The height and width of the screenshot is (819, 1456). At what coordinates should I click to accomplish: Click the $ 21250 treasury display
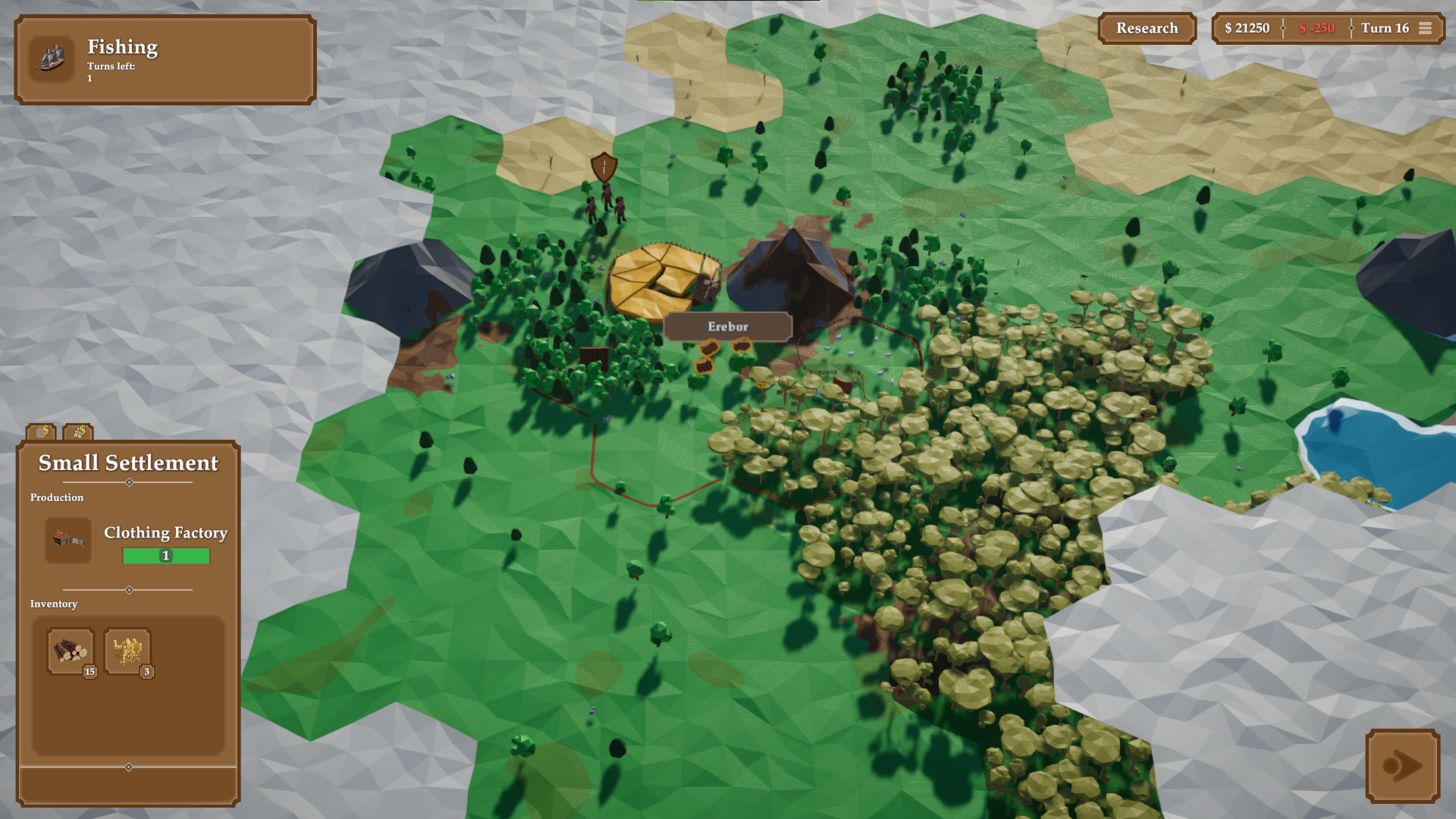[x=1247, y=28]
